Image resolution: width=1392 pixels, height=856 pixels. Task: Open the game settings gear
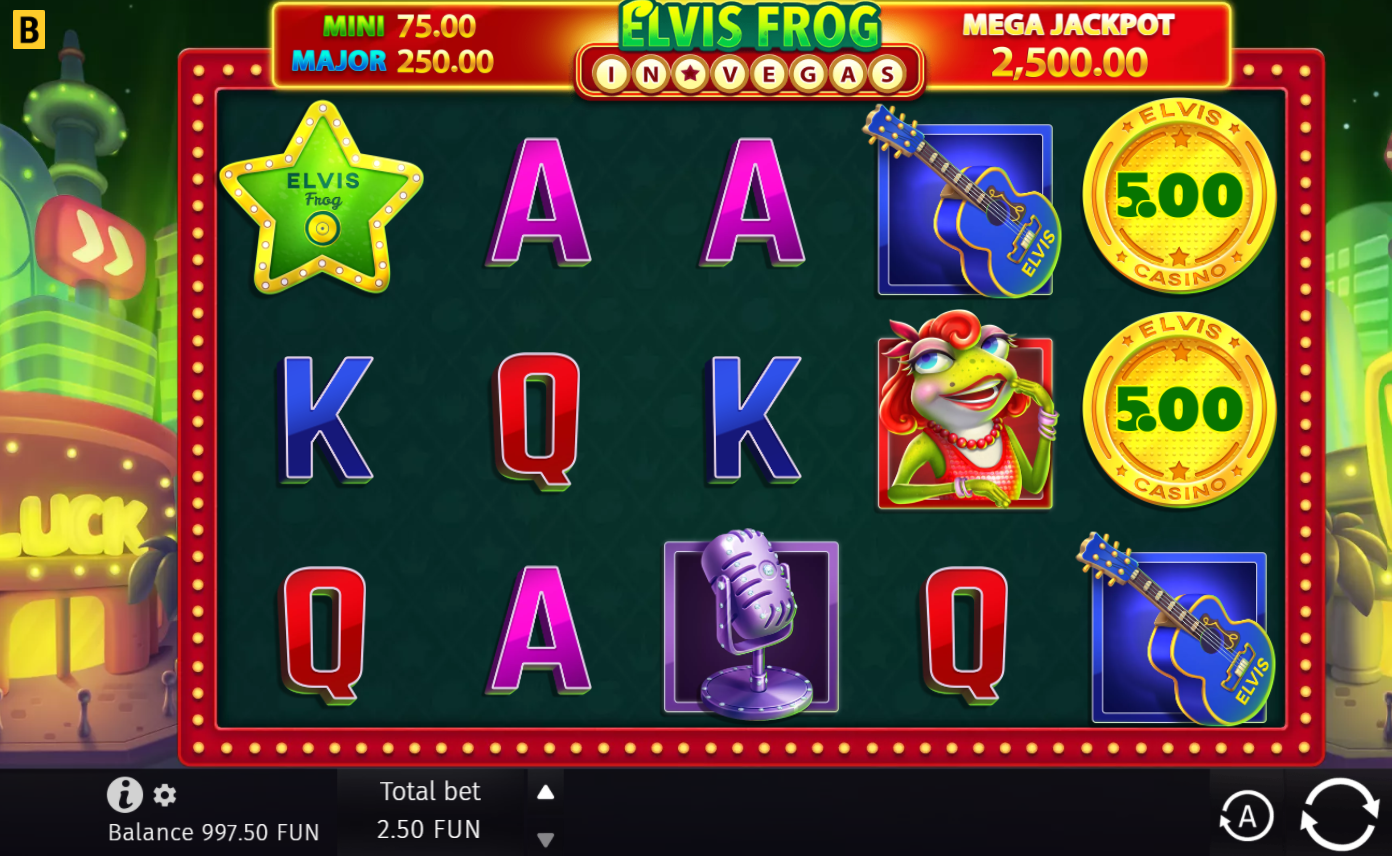162,794
